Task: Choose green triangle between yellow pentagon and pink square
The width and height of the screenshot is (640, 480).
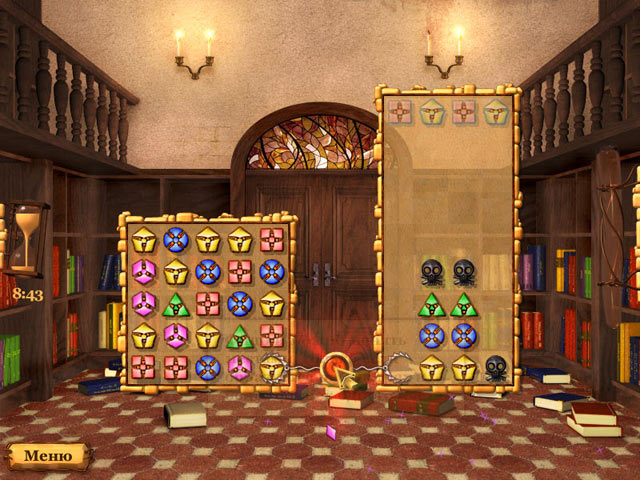Action: [x=240, y=335]
